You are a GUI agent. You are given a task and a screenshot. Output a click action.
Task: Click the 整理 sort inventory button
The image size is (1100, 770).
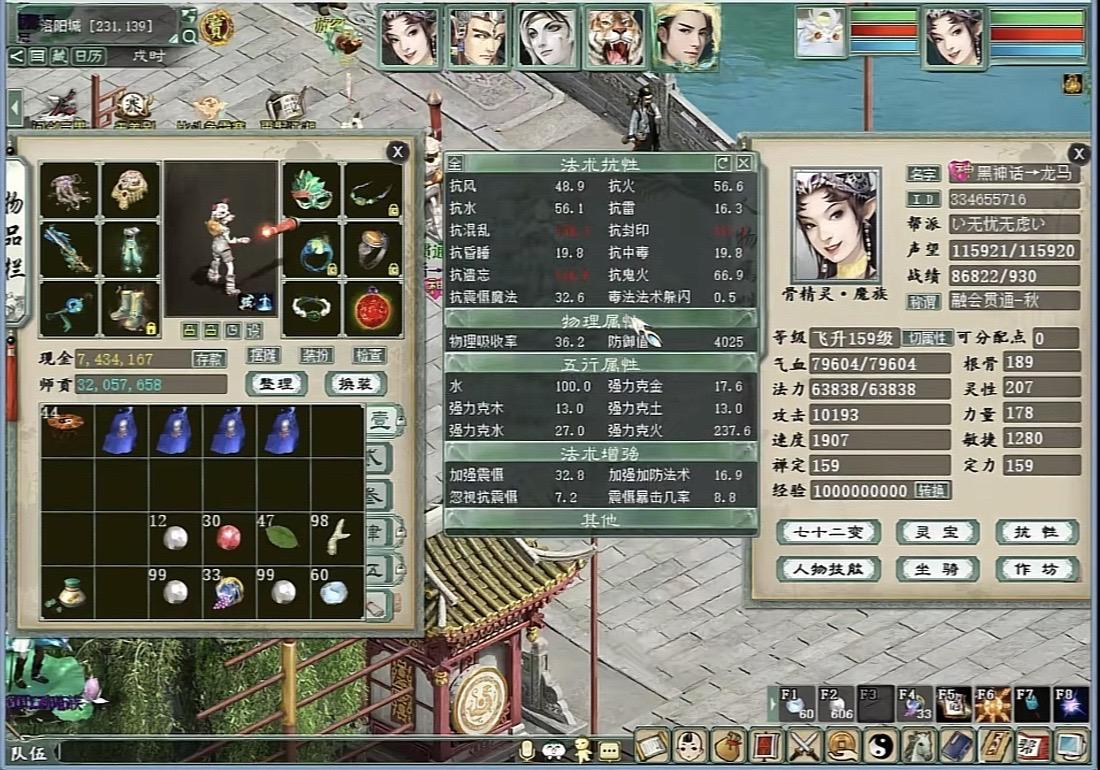pos(275,384)
